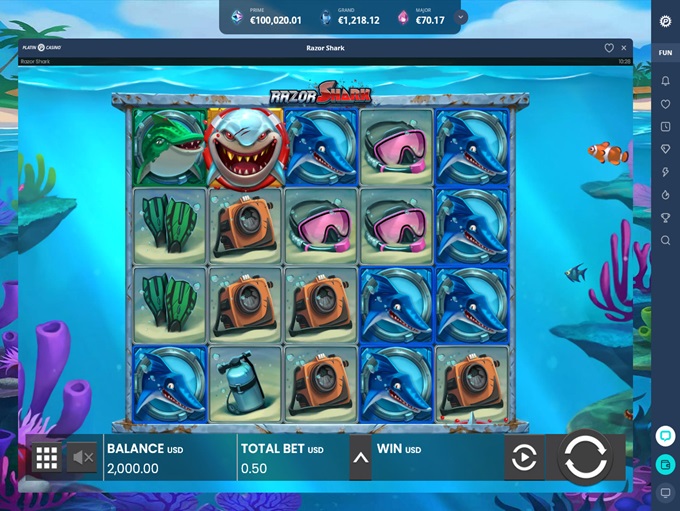Viewport: 680px width, 511px height.
Task: Close the Razor Shark game window
Action: (x=625, y=48)
